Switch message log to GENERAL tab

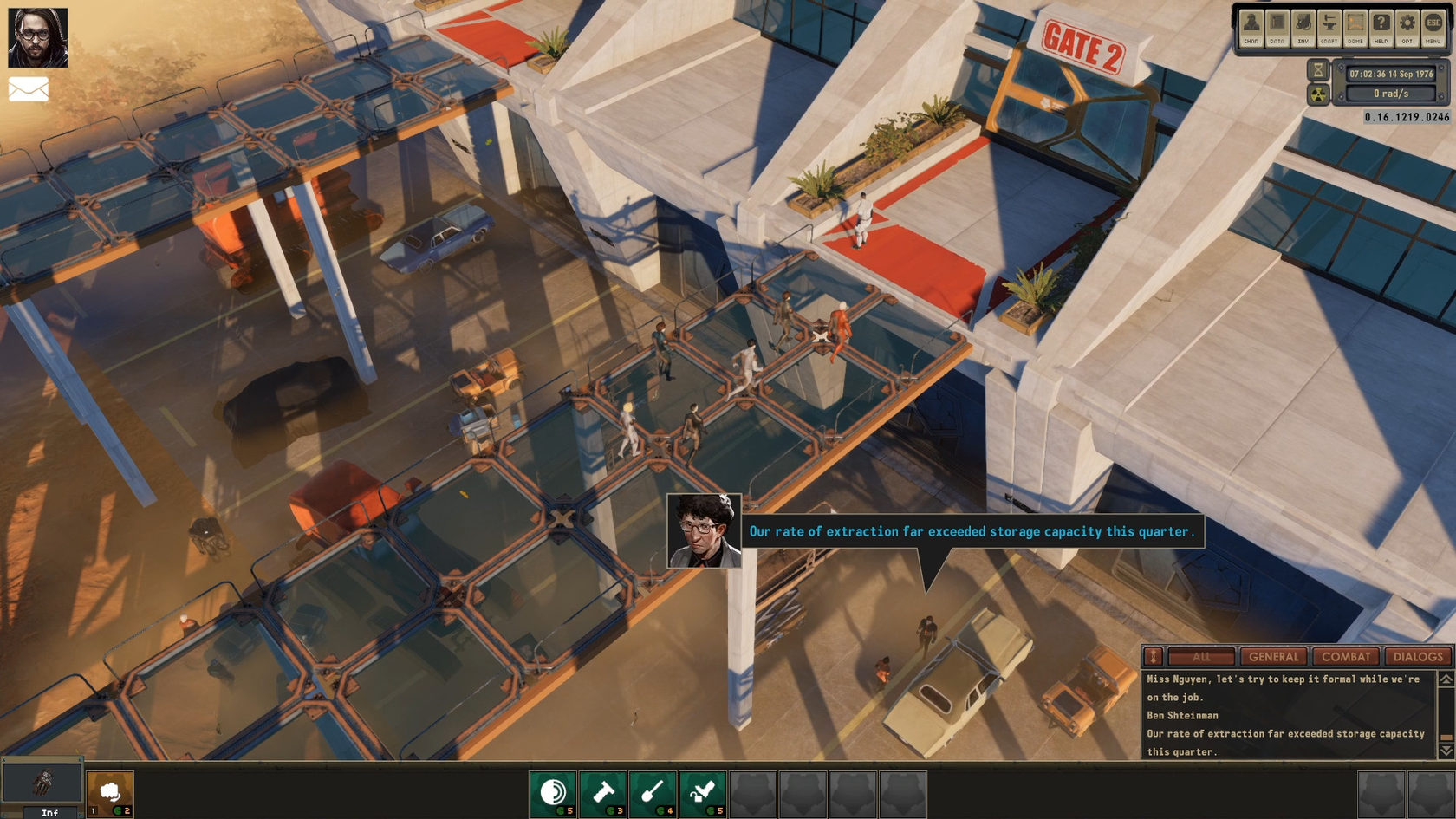pyautogui.click(x=1273, y=657)
